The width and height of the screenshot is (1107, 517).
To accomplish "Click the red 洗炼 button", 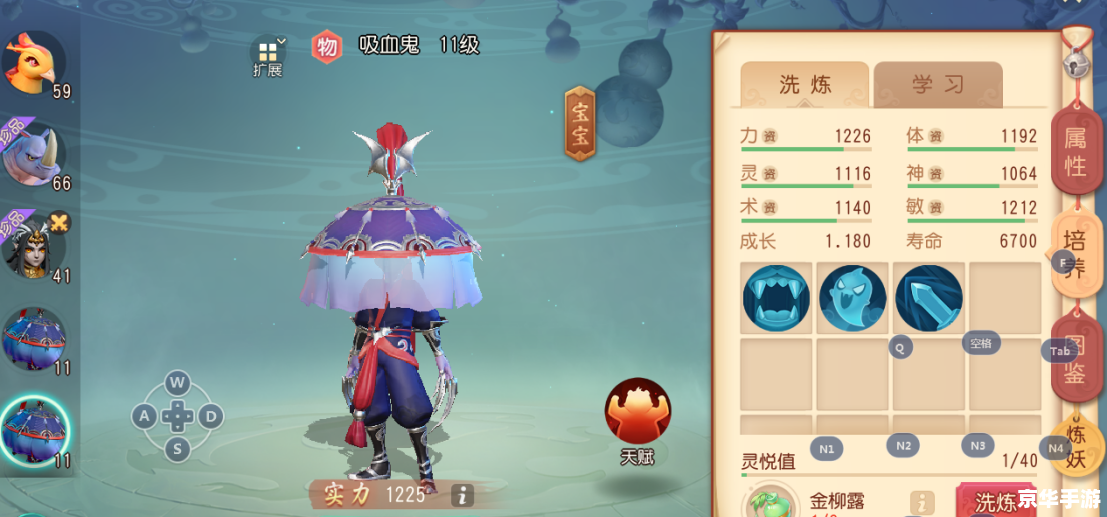I will tap(995, 501).
